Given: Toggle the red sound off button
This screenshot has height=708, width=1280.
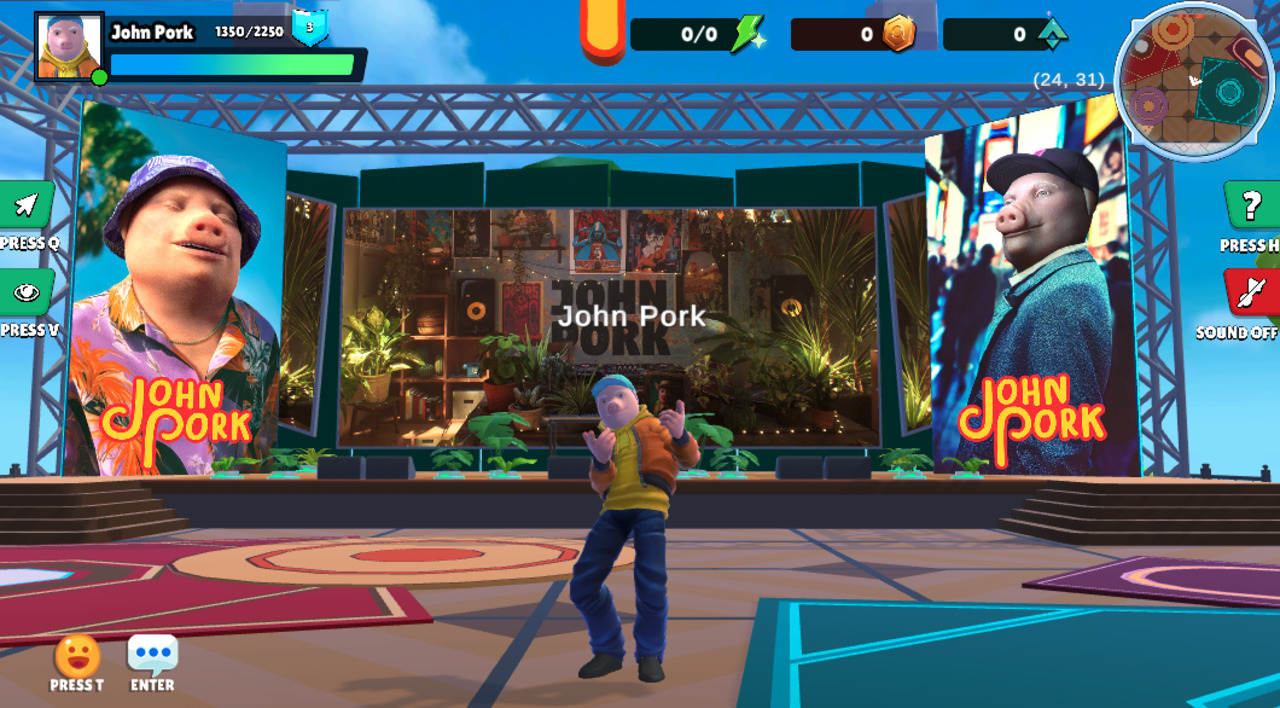Looking at the screenshot, I should (x=1251, y=293).
